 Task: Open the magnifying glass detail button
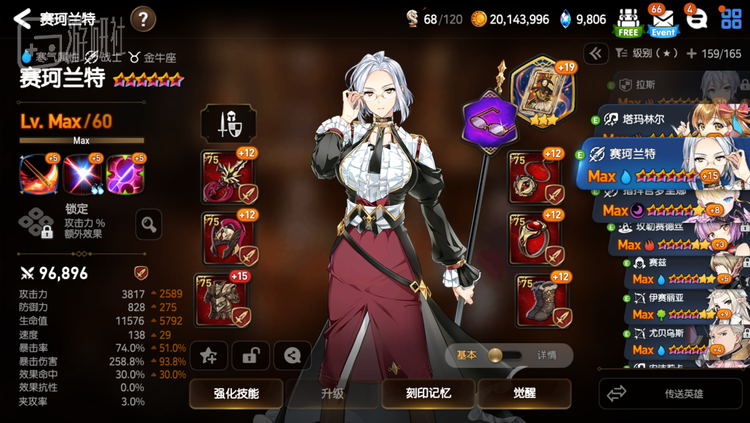point(148,223)
